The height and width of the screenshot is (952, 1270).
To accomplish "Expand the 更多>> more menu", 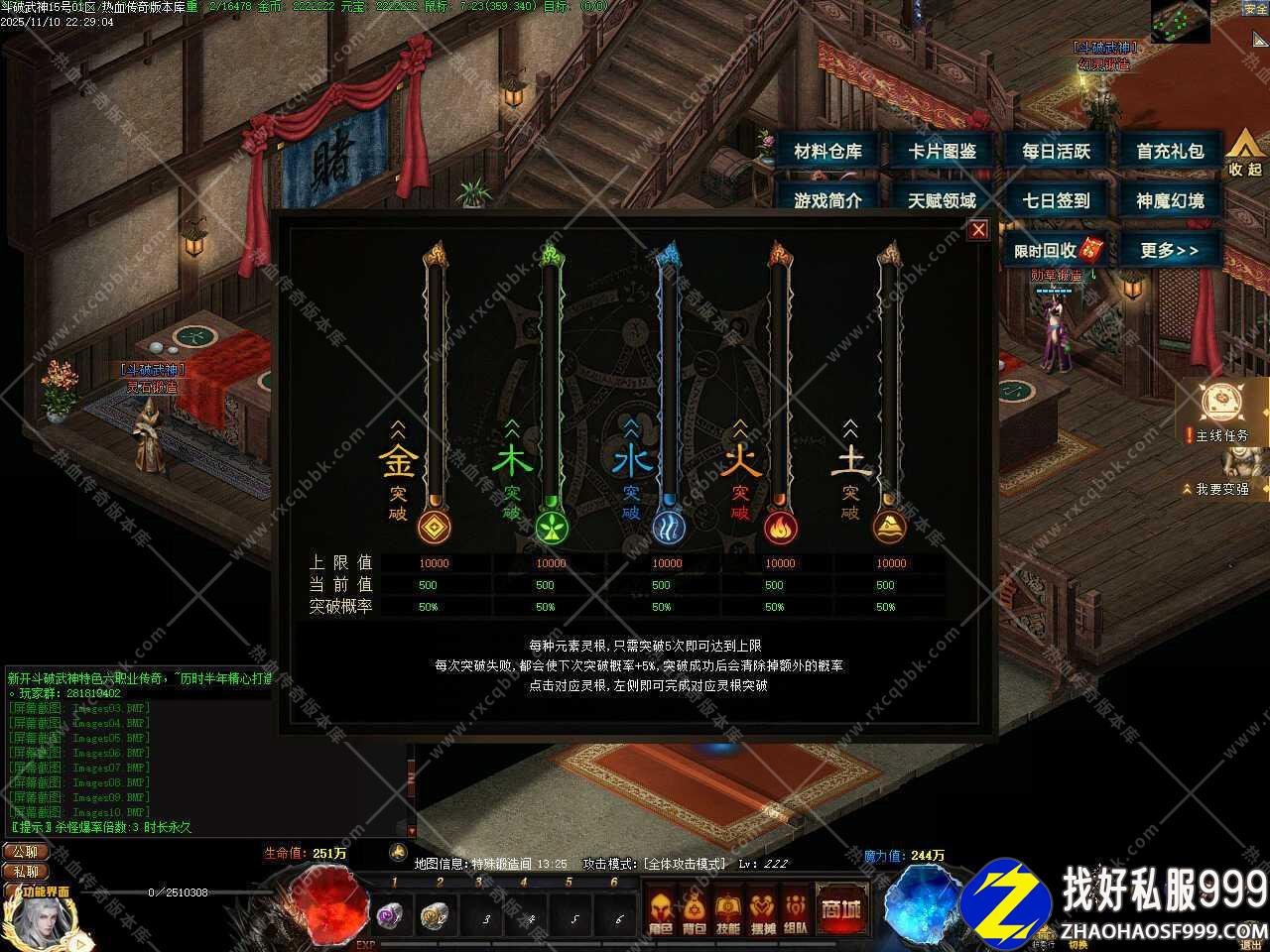I will click(1170, 250).
